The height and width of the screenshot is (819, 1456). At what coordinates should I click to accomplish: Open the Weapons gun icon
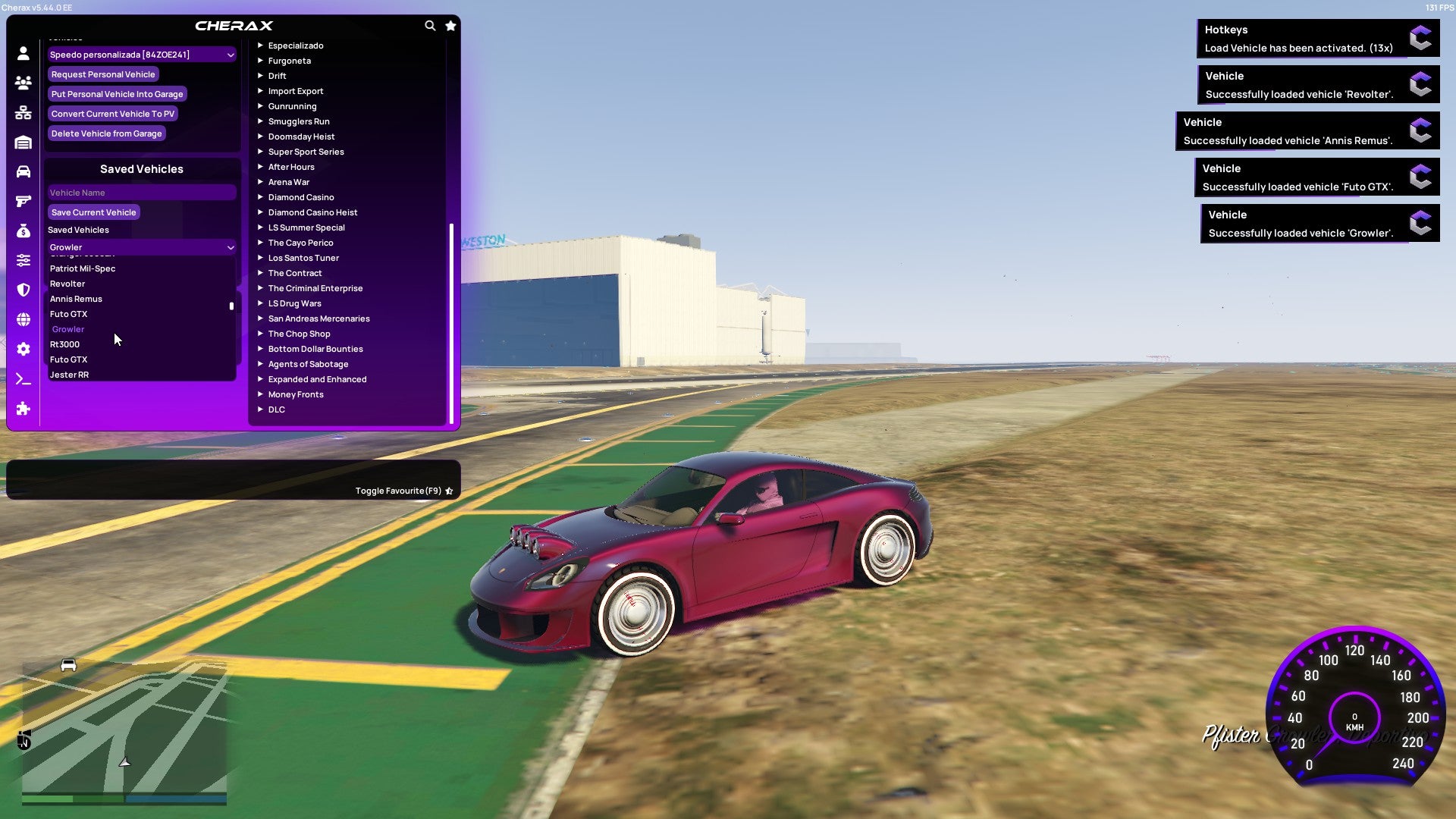[x=23, y=202]
